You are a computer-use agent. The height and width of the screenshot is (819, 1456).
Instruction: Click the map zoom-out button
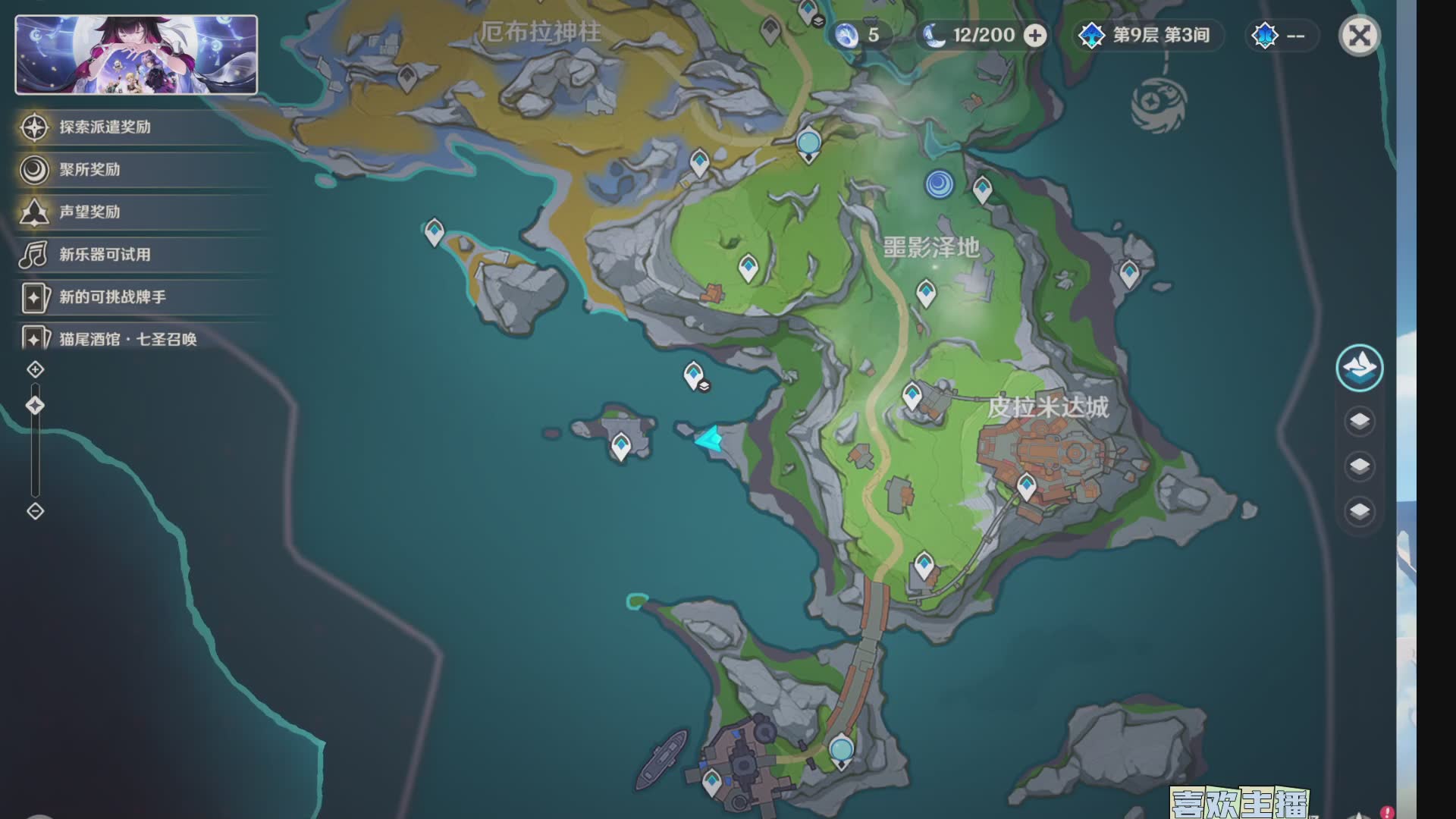pos(36,511)
